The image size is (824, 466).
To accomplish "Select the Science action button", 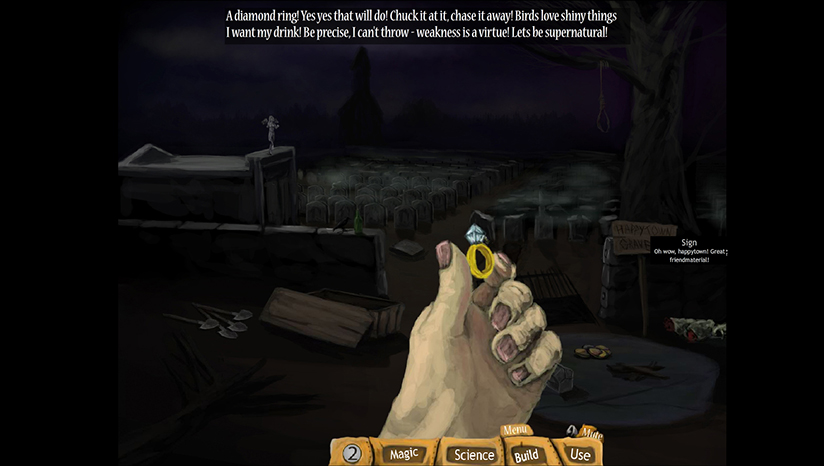I will pyautogui.click(x=474, y=454).
